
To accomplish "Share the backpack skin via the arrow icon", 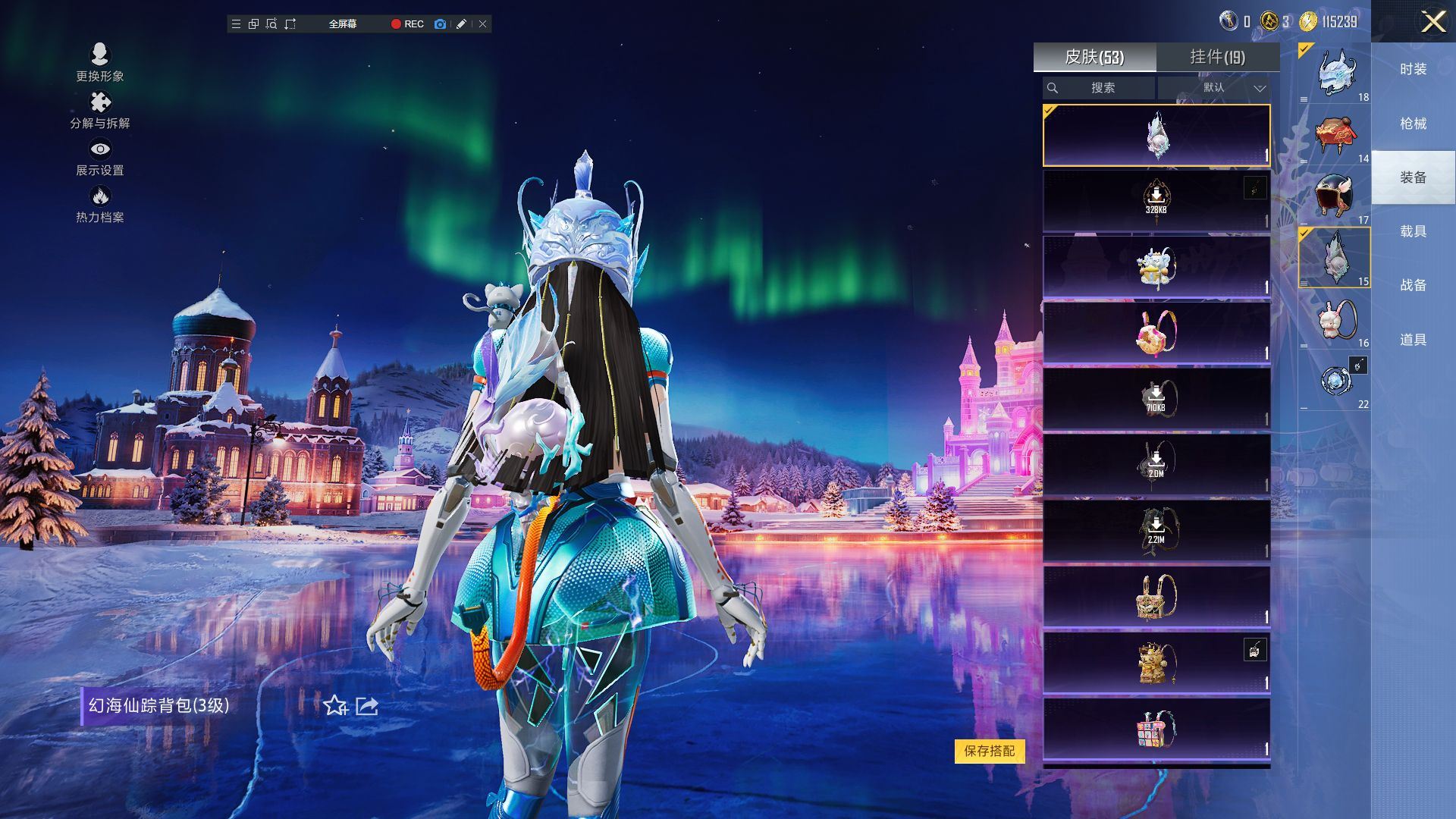I will click(x=367, y=706).
